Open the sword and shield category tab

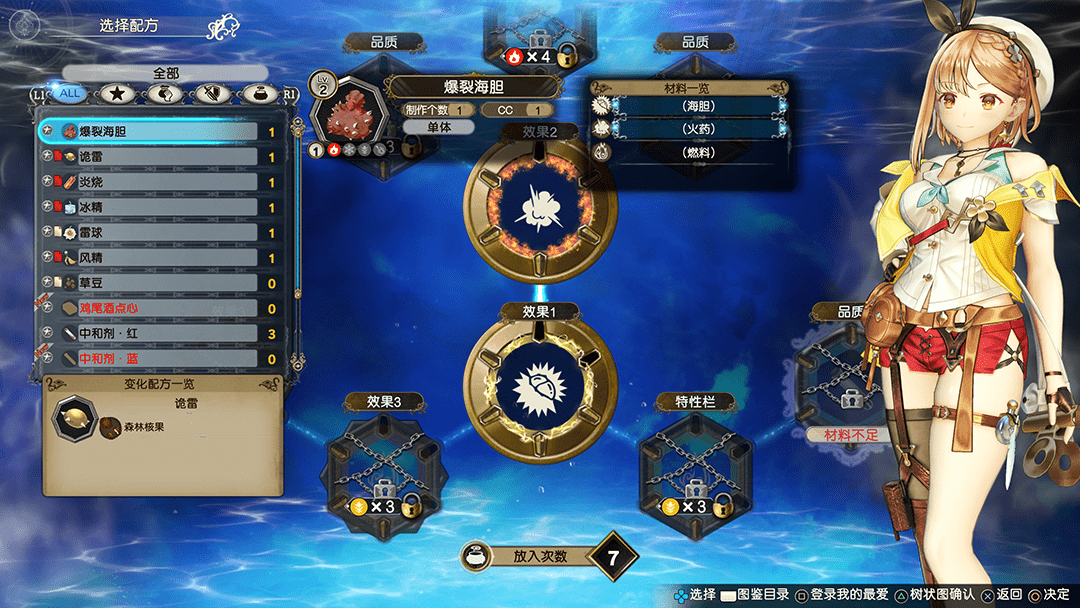pyautogui.click(x=212, y=94)
